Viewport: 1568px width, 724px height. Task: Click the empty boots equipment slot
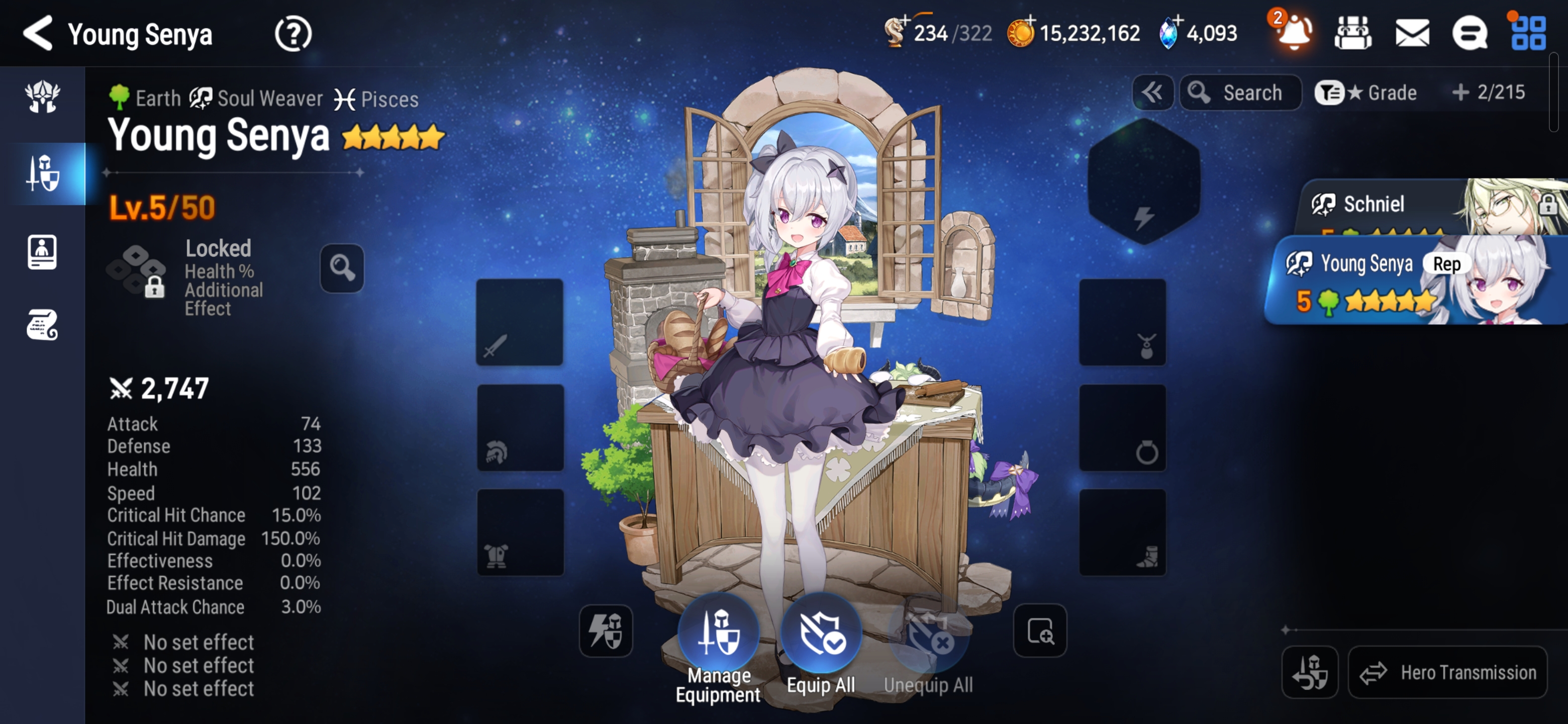pos(1122,533)
